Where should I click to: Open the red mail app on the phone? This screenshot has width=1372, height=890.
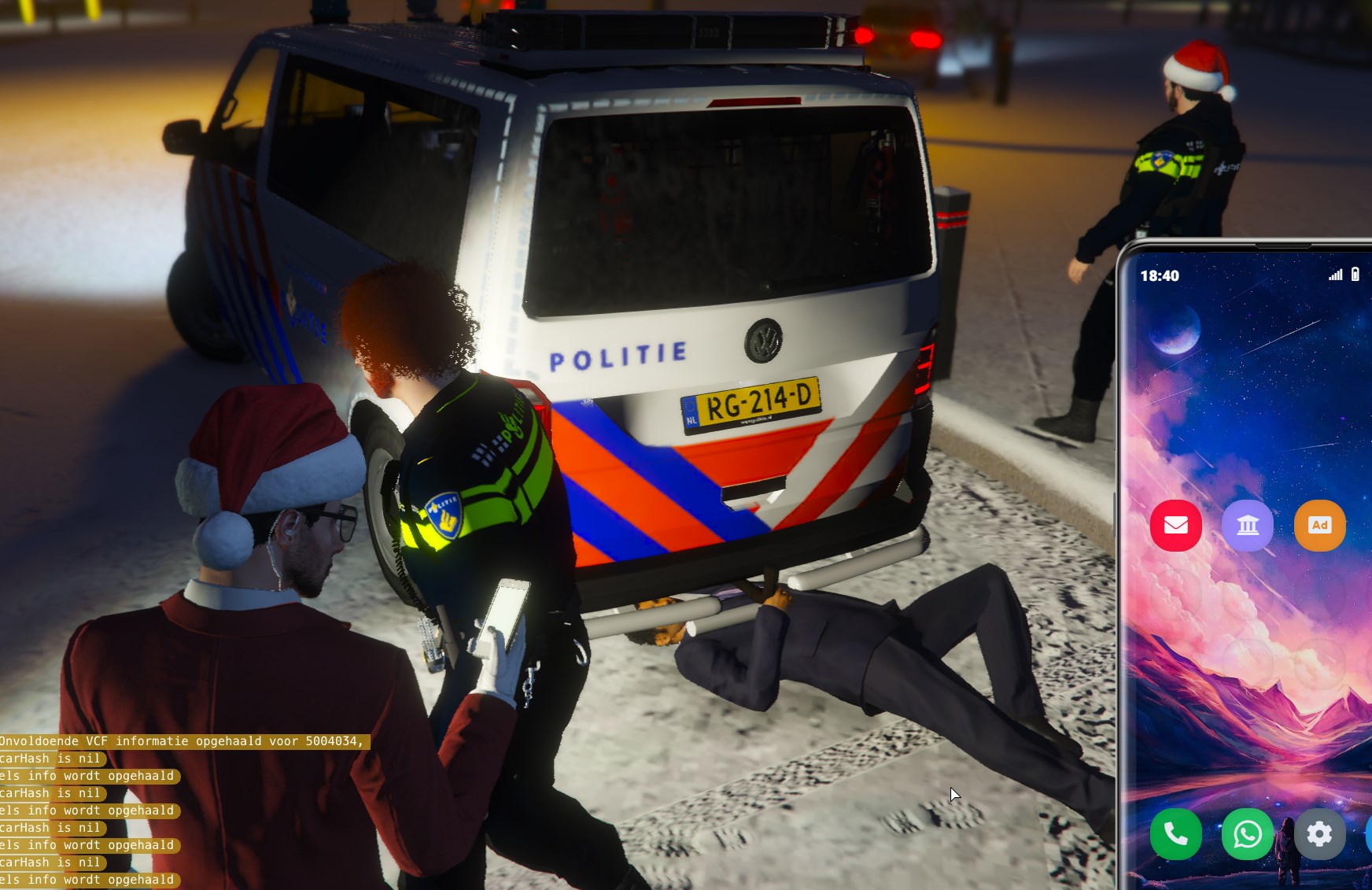click(1175, 525)
